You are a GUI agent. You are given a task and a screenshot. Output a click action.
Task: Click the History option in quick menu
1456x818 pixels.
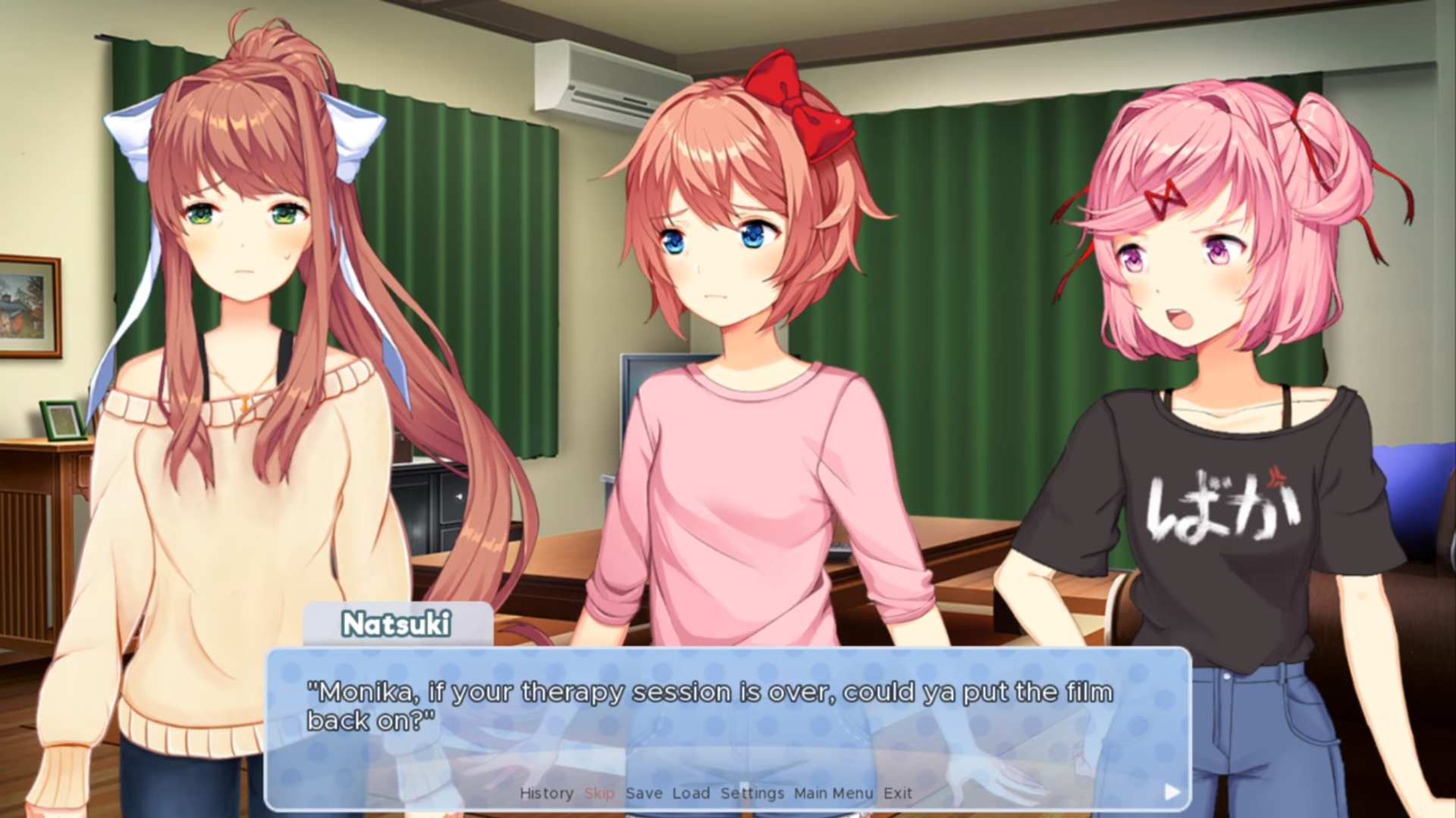546,794
